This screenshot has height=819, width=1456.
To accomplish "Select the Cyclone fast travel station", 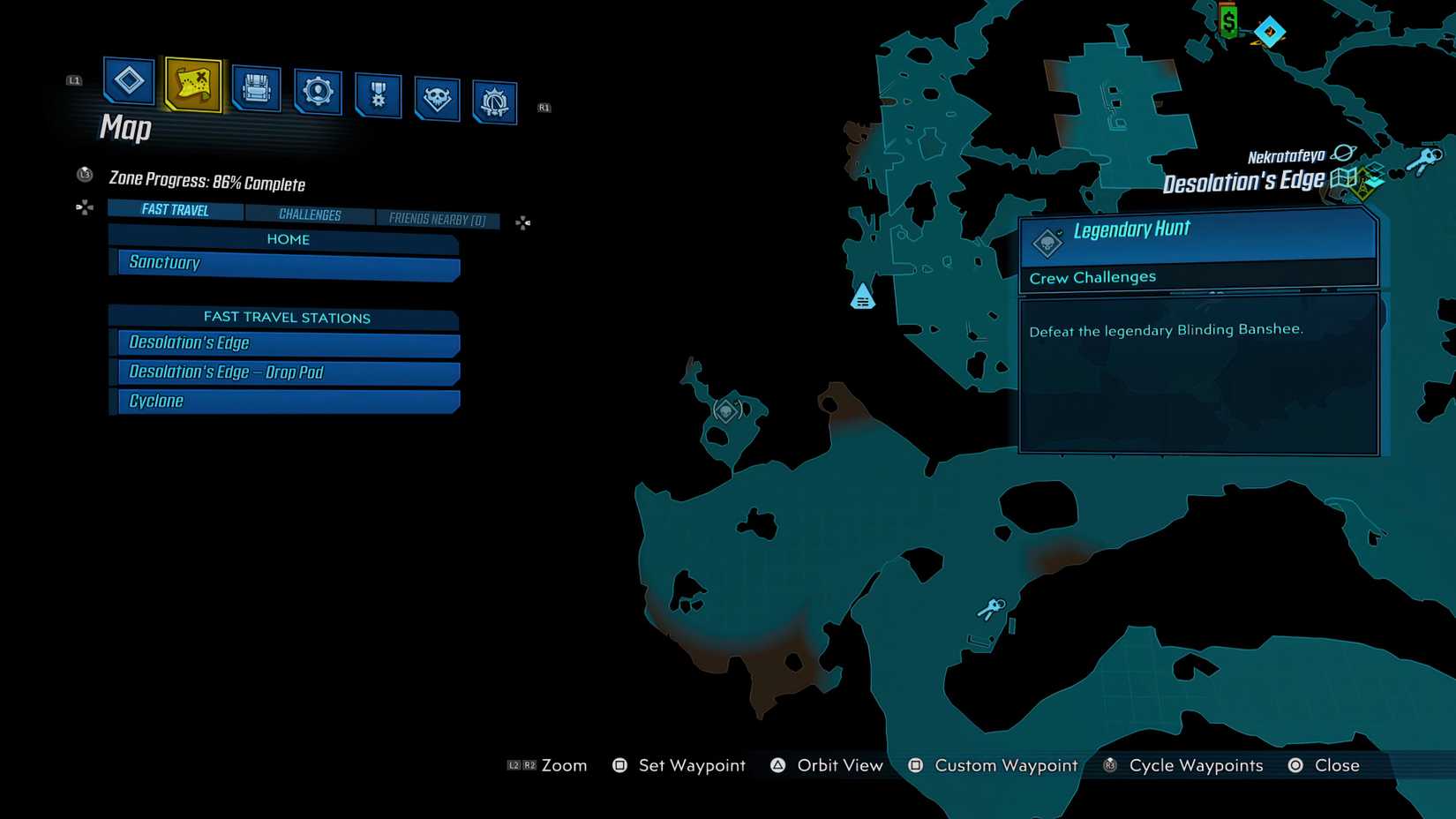I will pos(285,401).
